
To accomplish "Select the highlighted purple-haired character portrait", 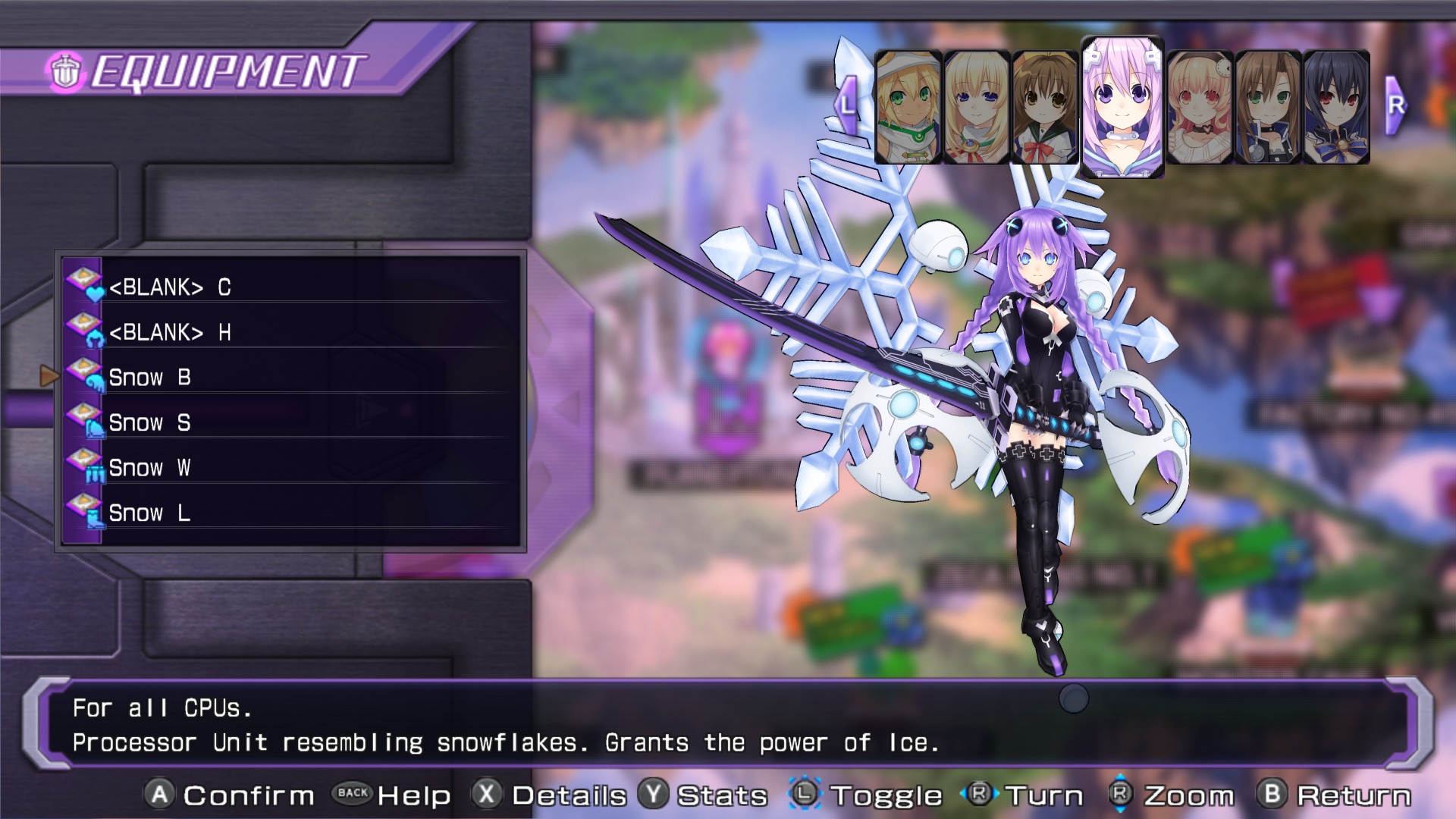I will coord(1122,106).
